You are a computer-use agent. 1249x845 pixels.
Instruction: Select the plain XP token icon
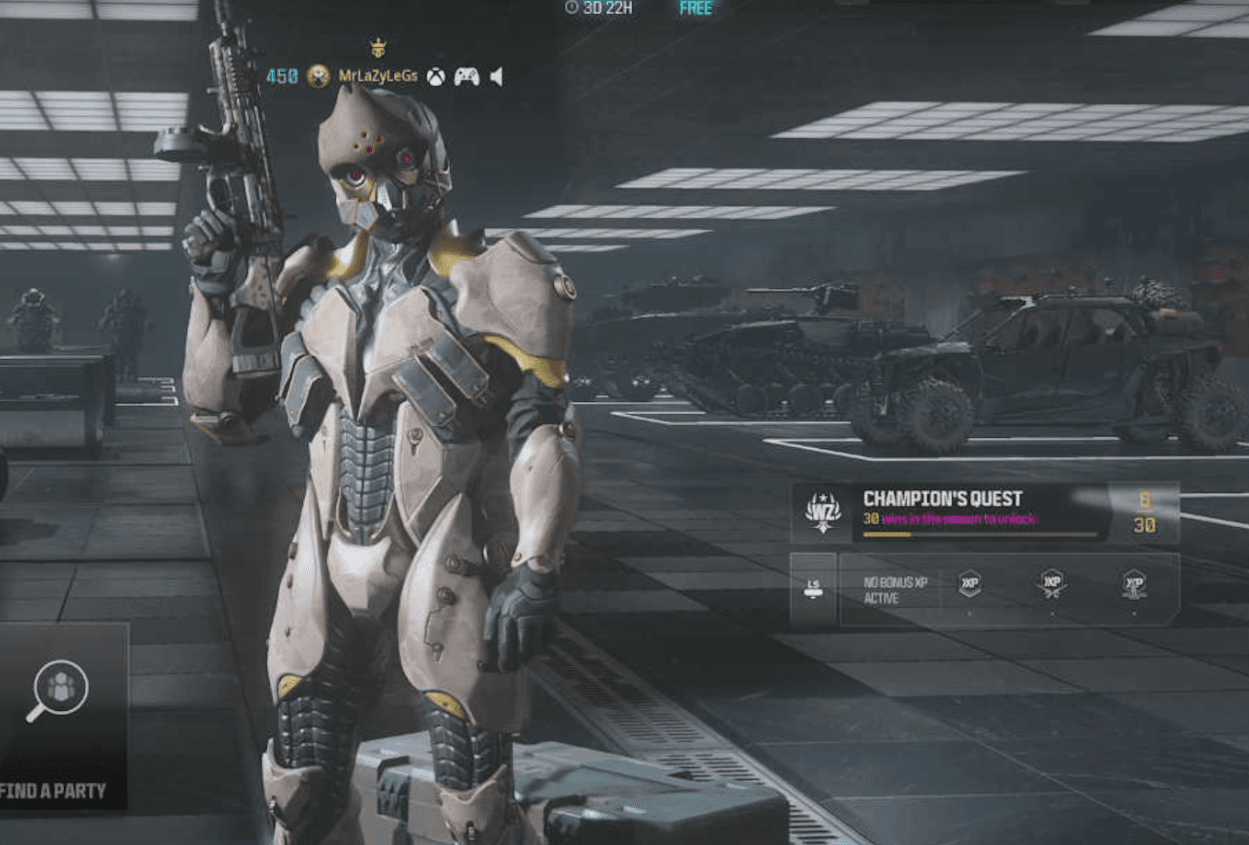(x=970, y=584)
